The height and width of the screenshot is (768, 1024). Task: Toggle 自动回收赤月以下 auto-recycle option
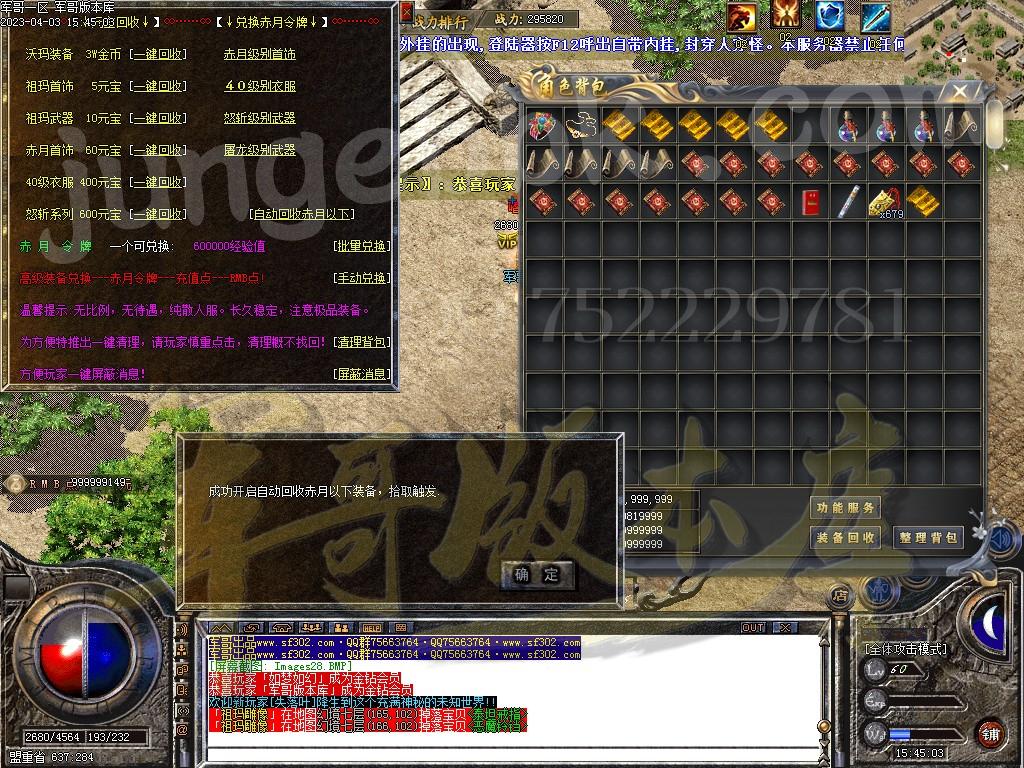click(302, 214)
